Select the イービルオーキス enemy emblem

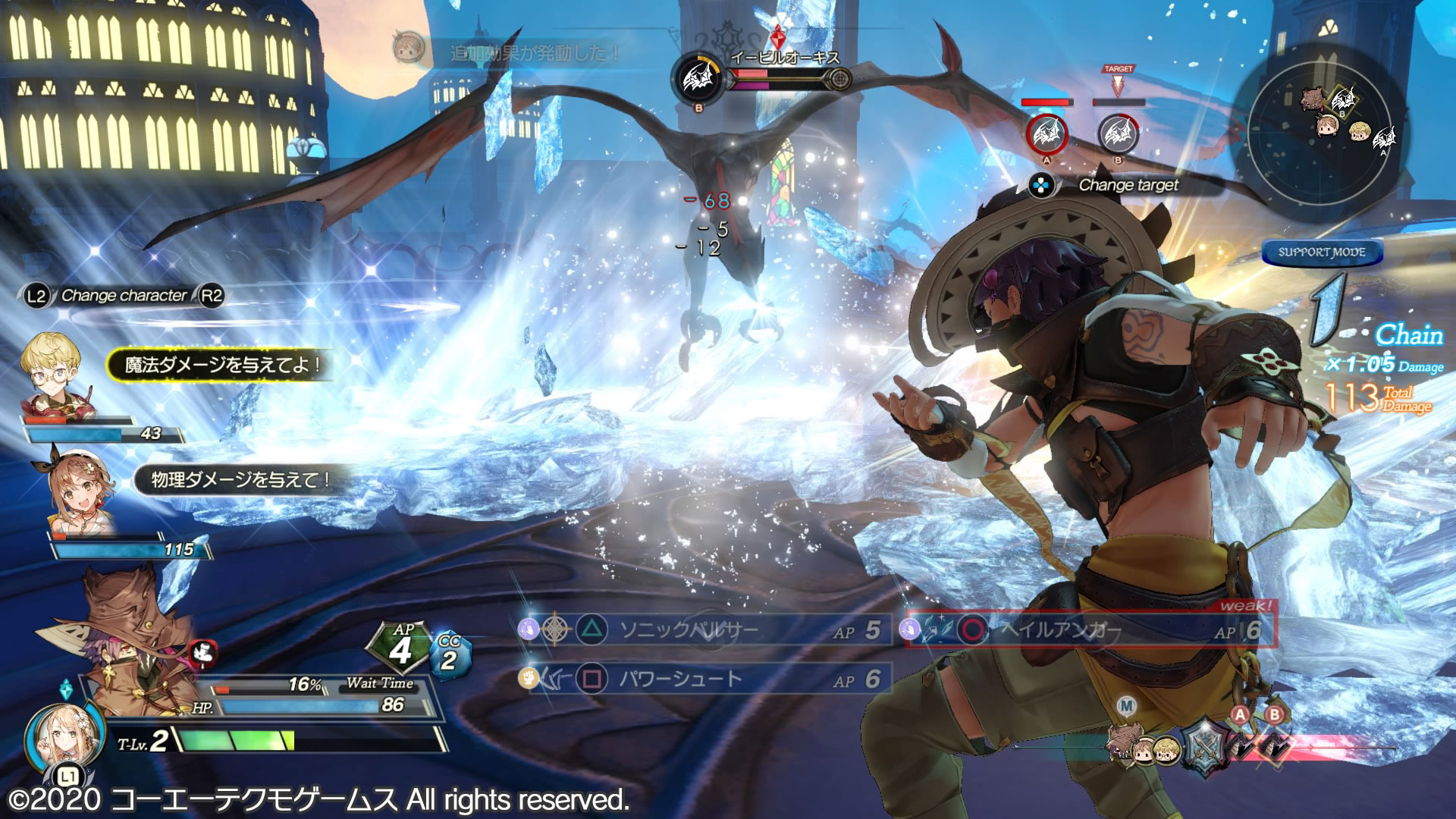(698, 79)
